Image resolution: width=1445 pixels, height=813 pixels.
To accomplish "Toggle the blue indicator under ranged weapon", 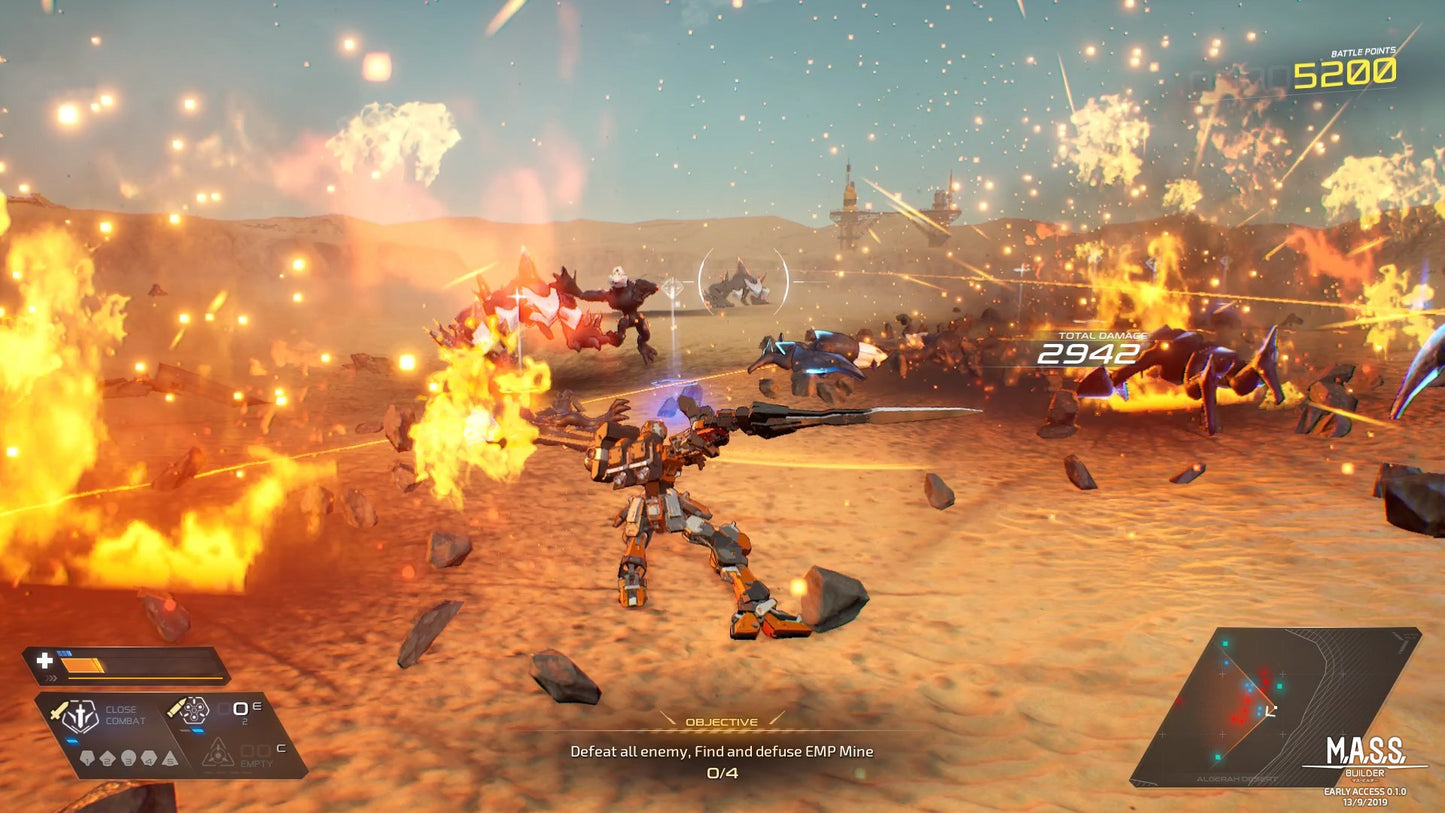I will point(197,730).
